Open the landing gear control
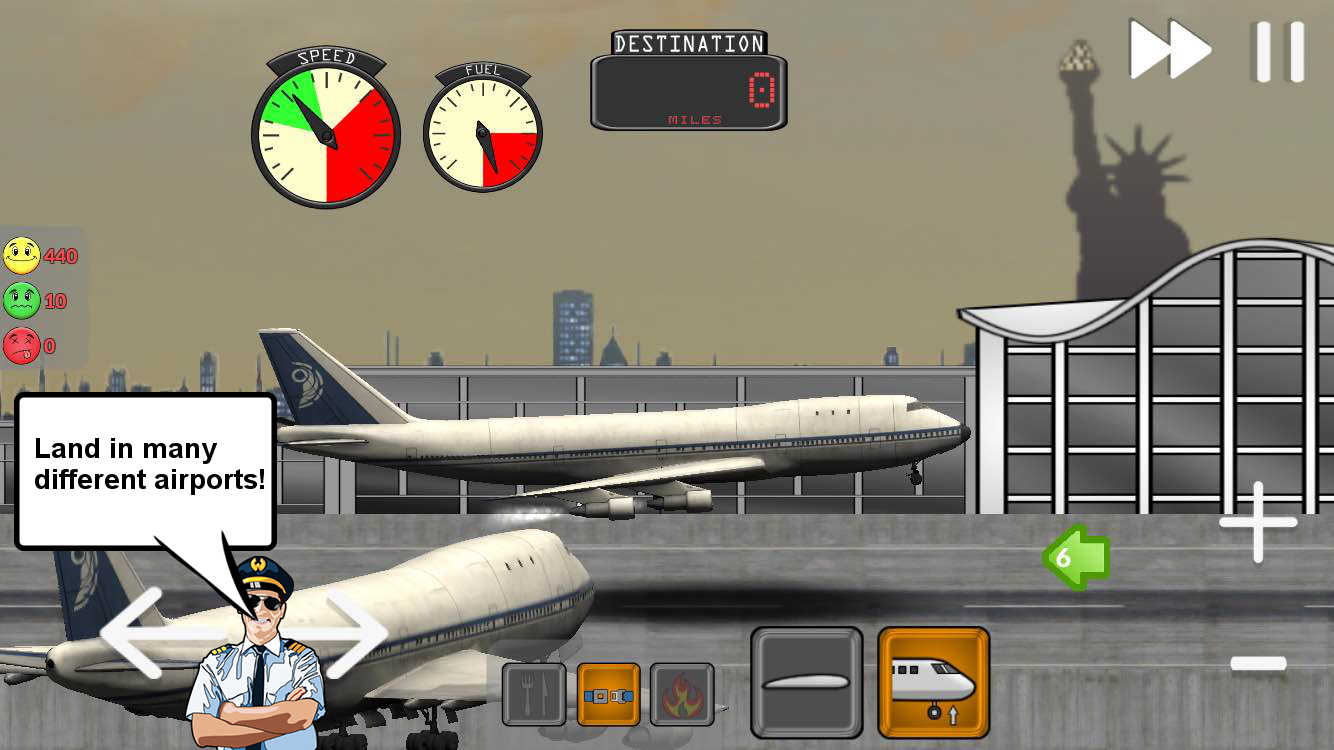This screenshot has height=750, width=1334. pos(935,683)
